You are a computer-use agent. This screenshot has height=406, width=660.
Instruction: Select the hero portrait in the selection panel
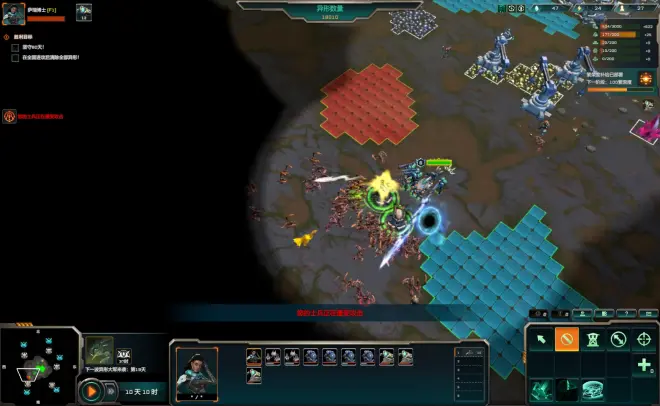point(196,369)
